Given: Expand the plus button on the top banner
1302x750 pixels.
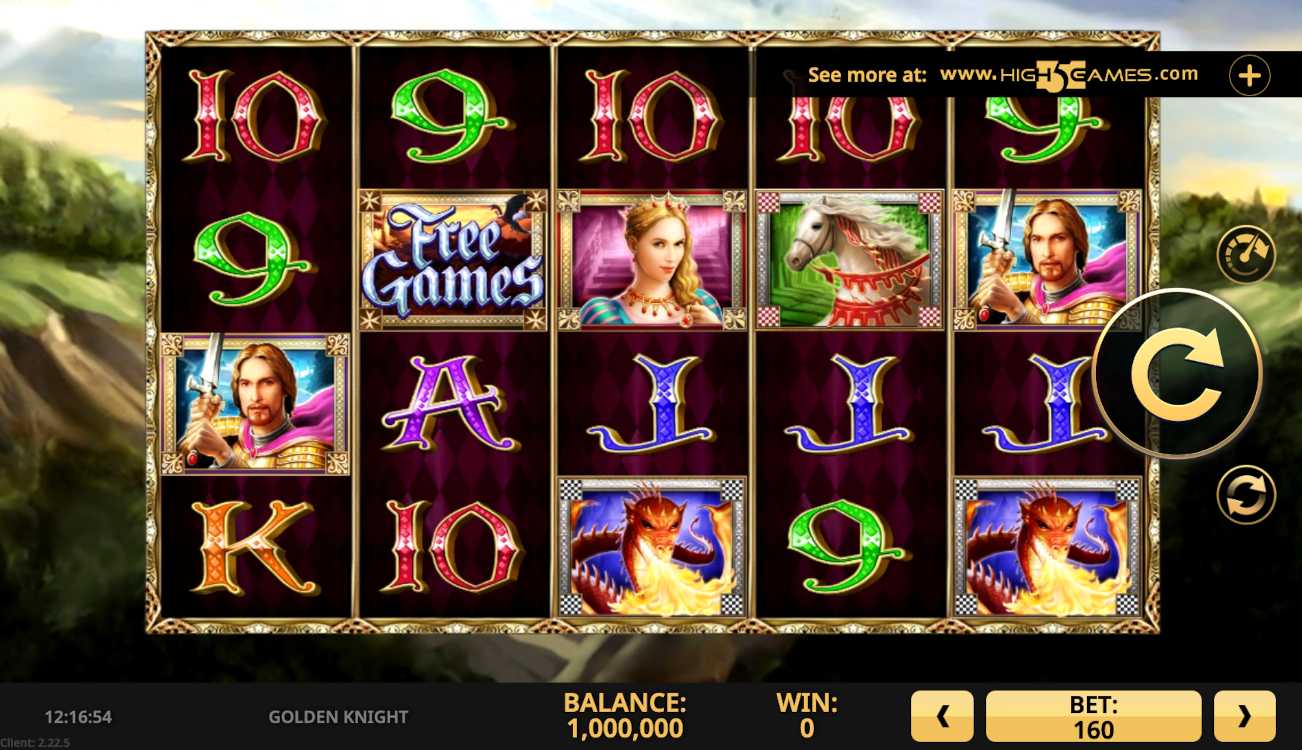Looking at the screenshot, I should (1249, 75).
